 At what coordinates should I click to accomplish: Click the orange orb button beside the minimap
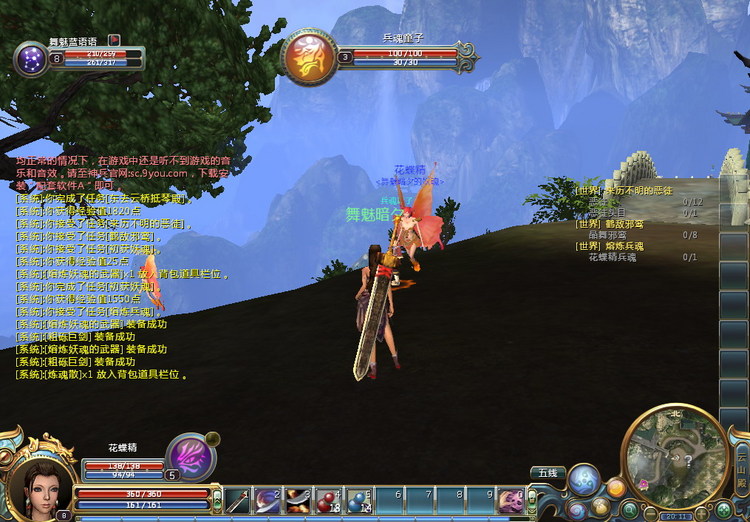(x=616, y=488)
